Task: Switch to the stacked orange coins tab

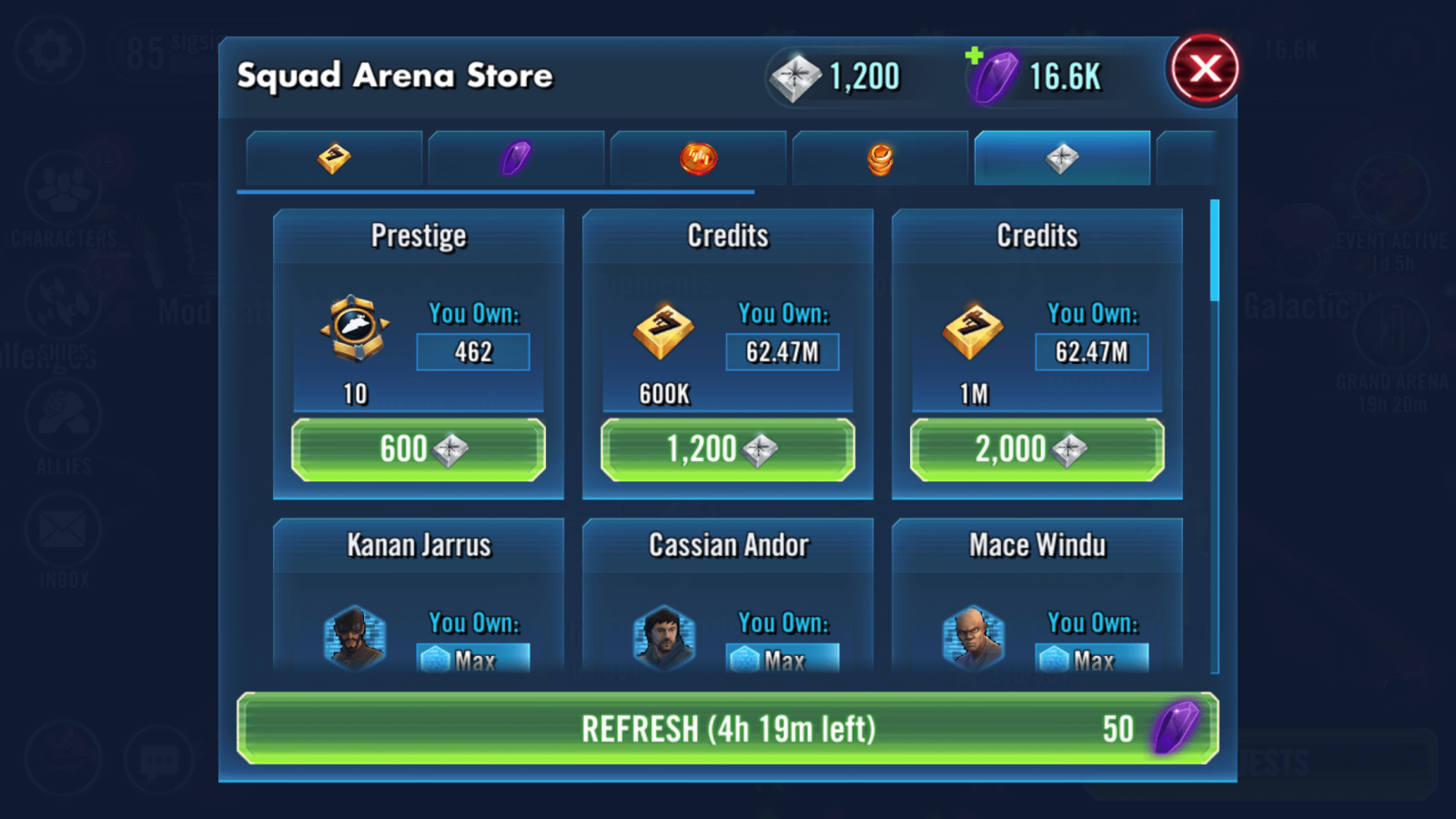Action: pos(880,158)
